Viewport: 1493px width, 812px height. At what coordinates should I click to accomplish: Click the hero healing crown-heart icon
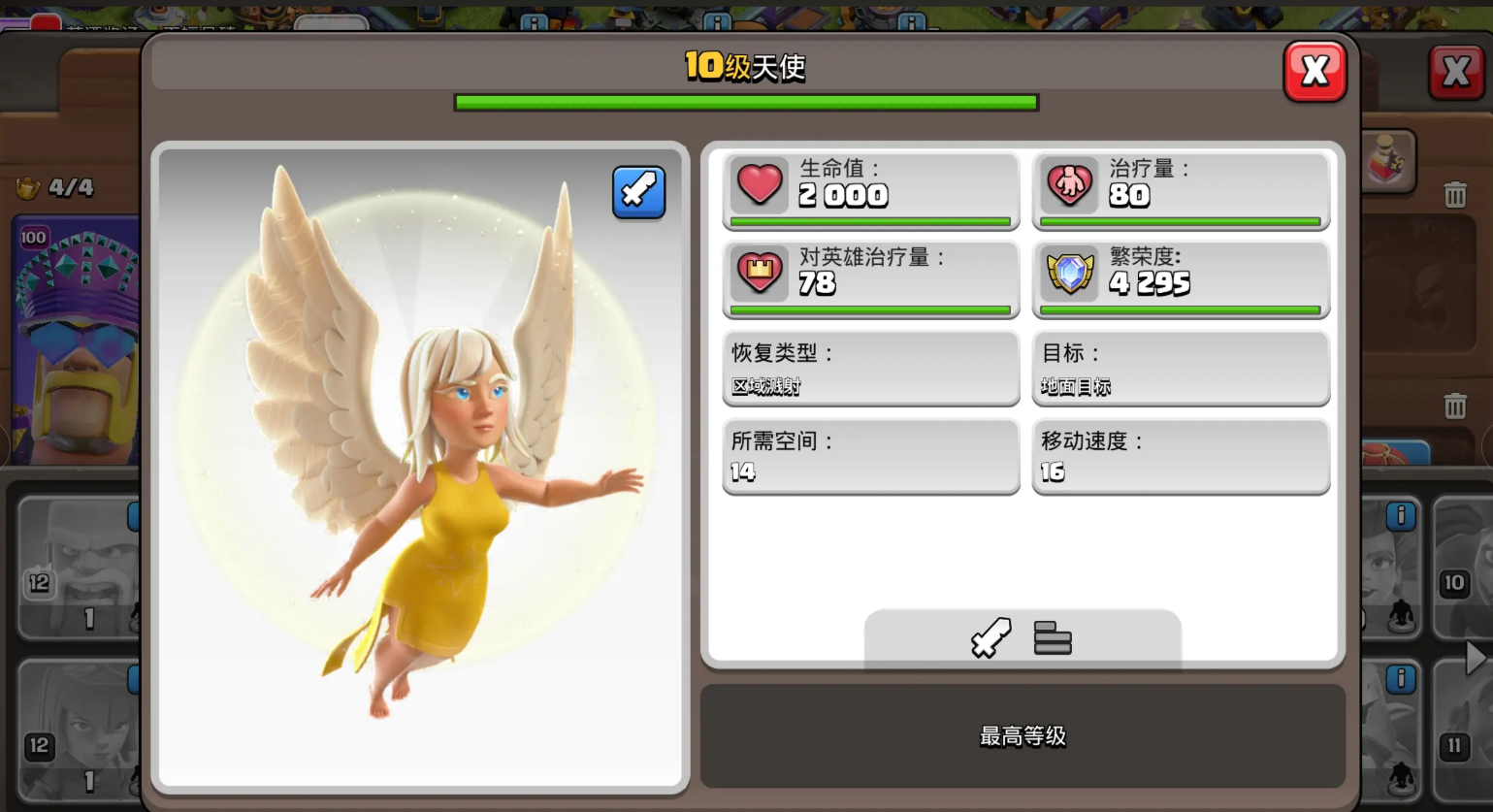[760, 274]
